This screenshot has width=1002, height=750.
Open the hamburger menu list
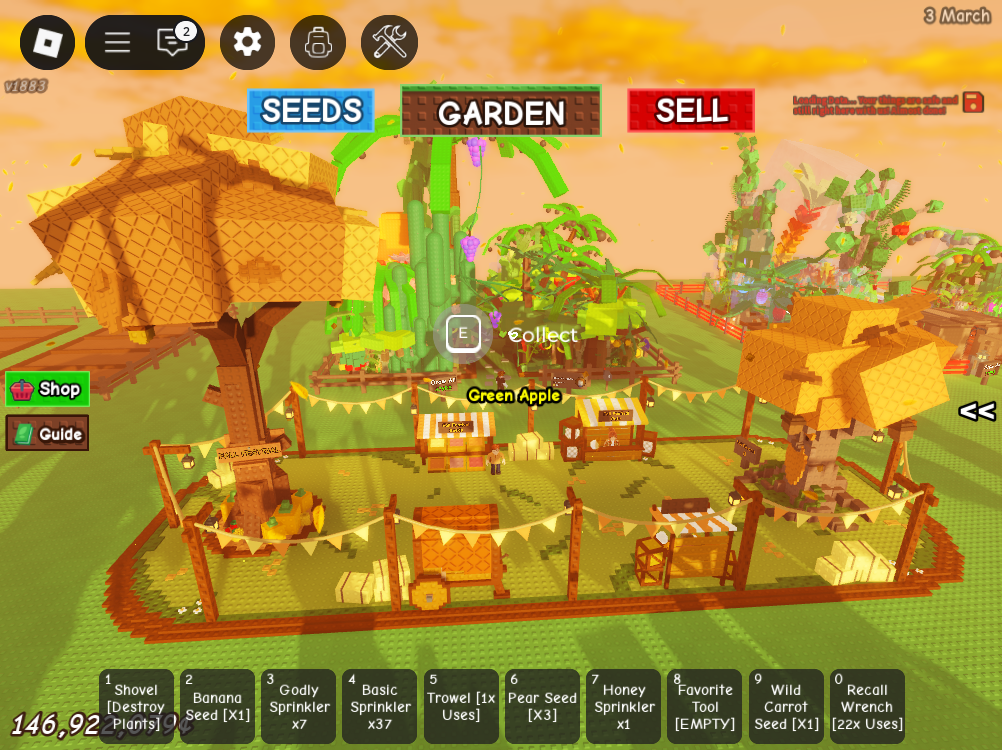pos(117,43)
